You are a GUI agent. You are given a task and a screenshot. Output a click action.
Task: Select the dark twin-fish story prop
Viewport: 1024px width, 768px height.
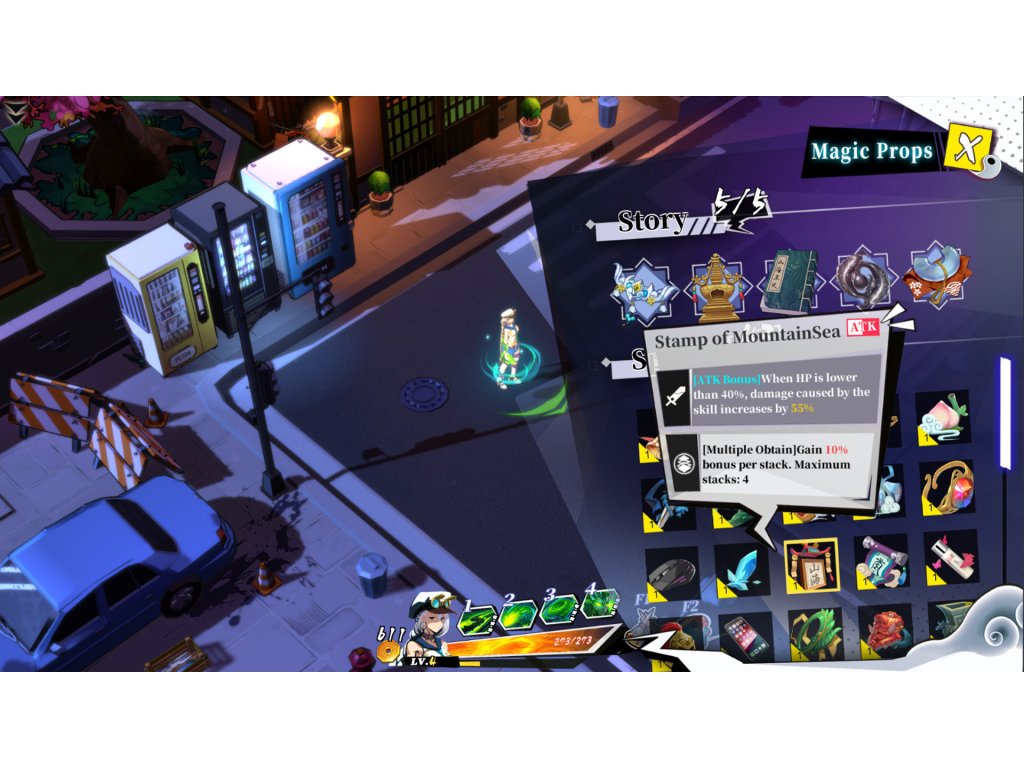coord(861,278)
